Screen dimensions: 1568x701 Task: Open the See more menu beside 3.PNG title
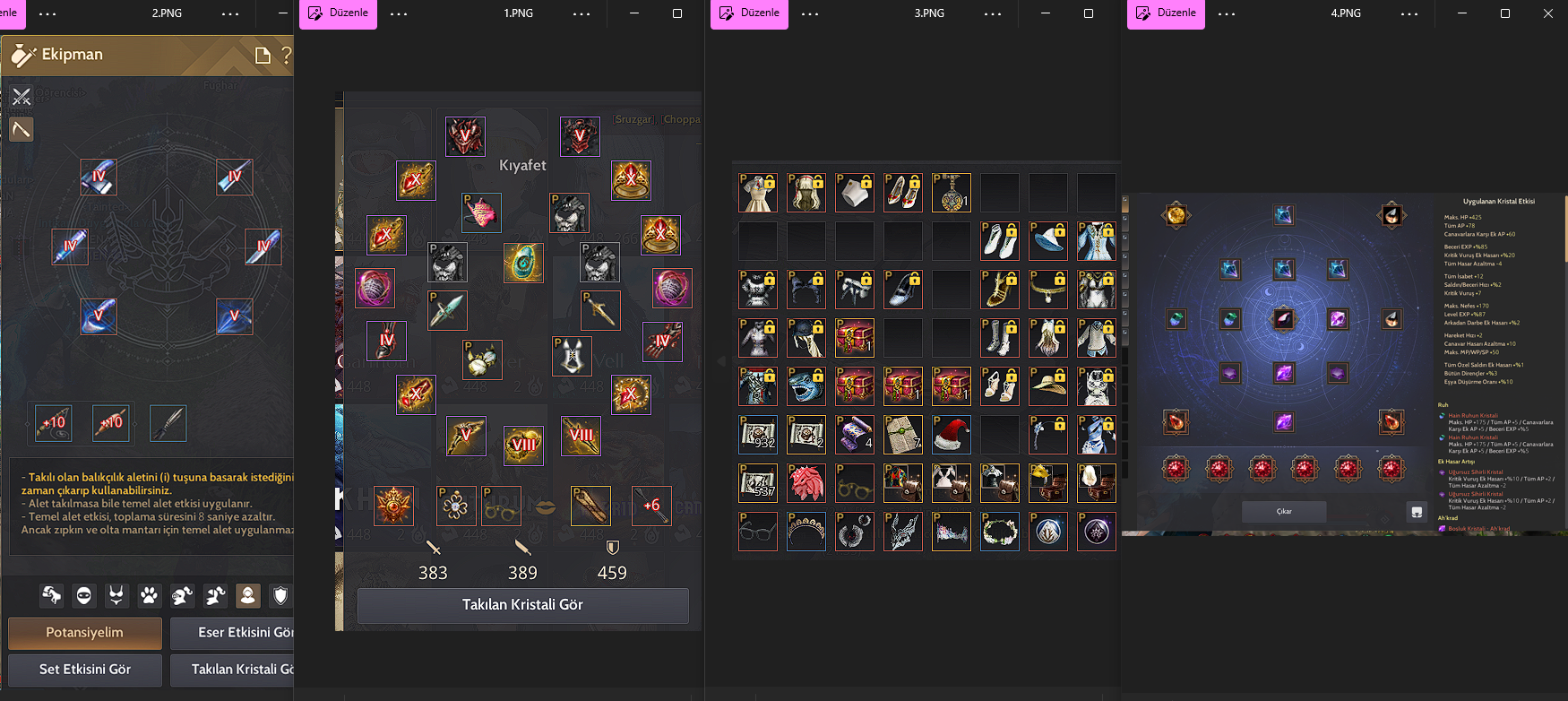click(993, 13)
